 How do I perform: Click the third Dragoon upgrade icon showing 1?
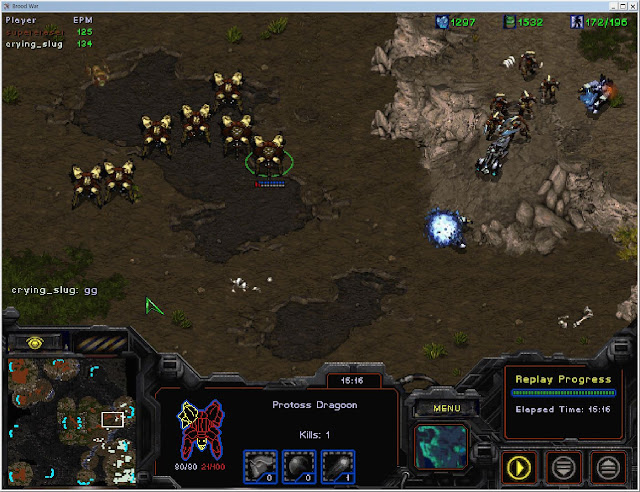tap(336, 464)
